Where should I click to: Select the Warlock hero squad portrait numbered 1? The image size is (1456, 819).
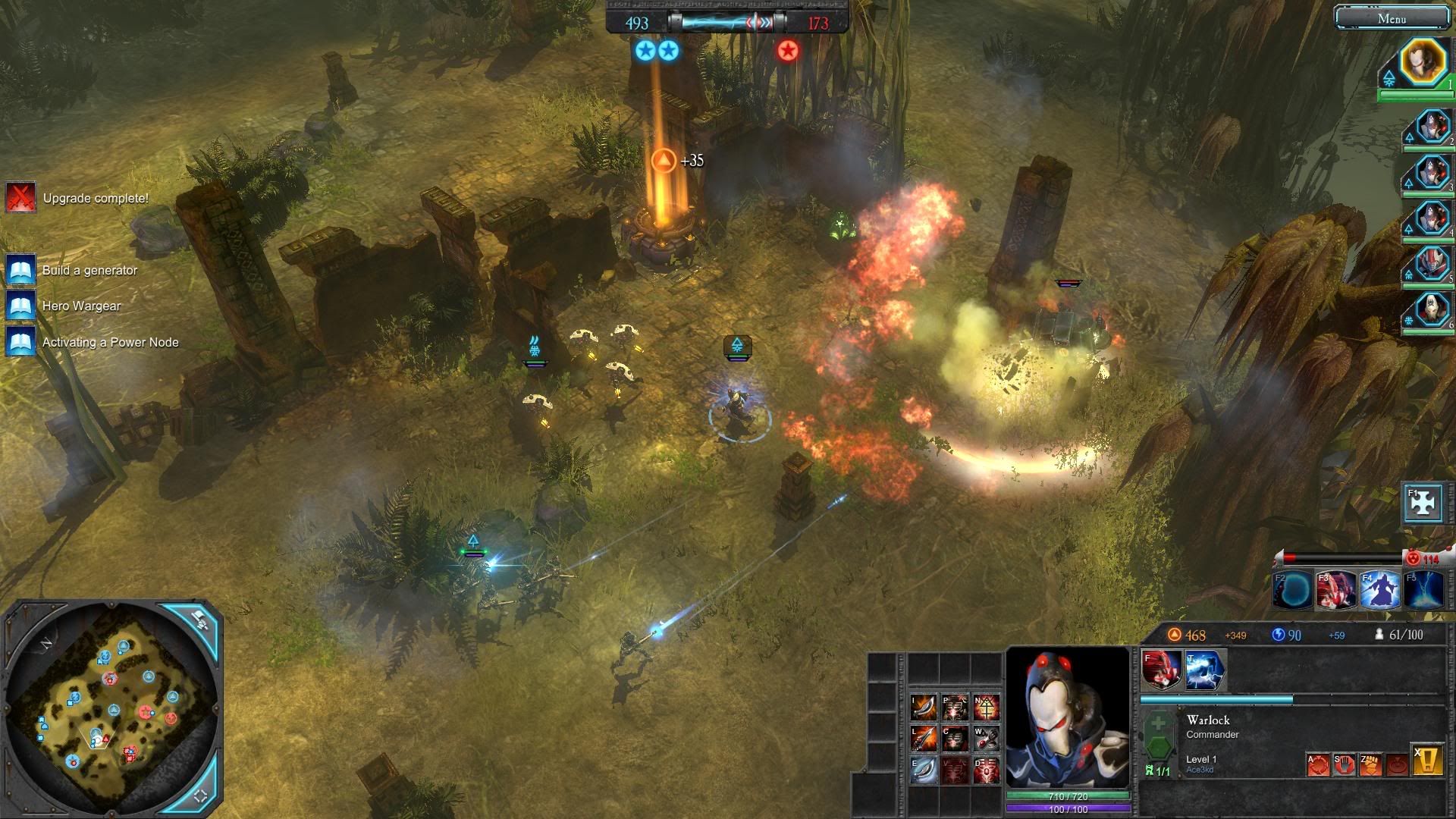[1423, 62]
